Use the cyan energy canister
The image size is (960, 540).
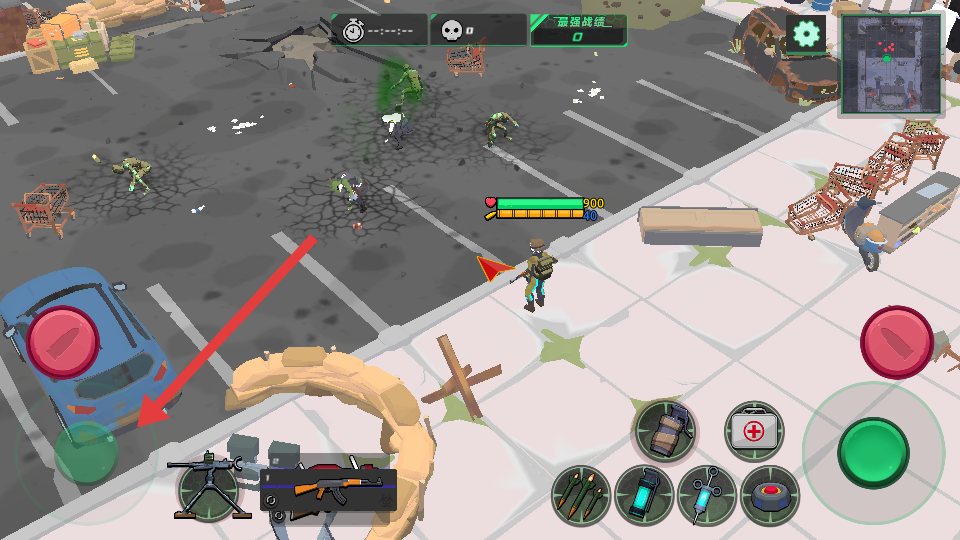coord(644,496)
